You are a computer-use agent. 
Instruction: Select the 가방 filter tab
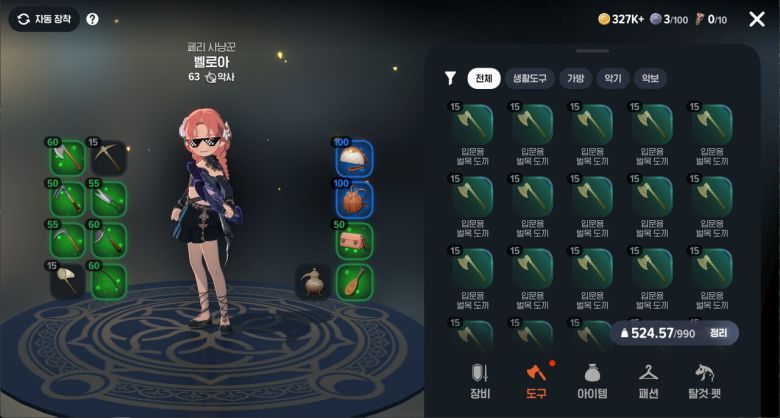tap(576, 78)
